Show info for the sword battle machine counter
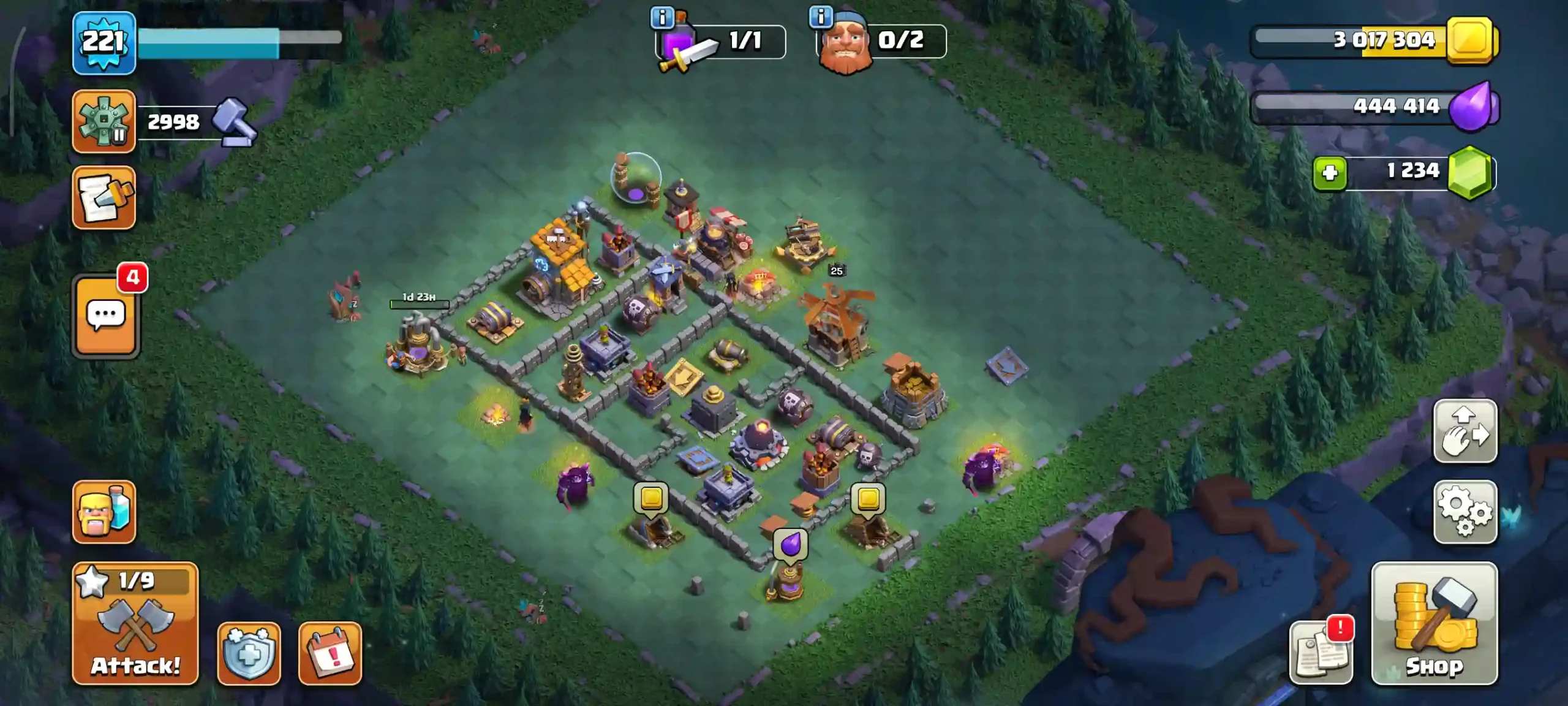This screenshot has height=706, width=1568. tap(662, 18)
